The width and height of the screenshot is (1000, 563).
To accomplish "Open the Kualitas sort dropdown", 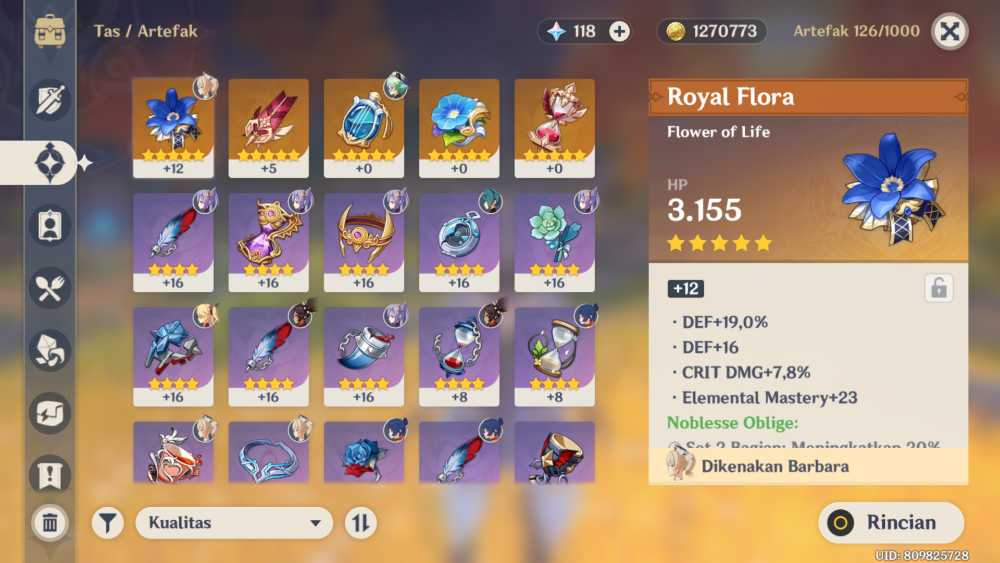I will 234,522.
